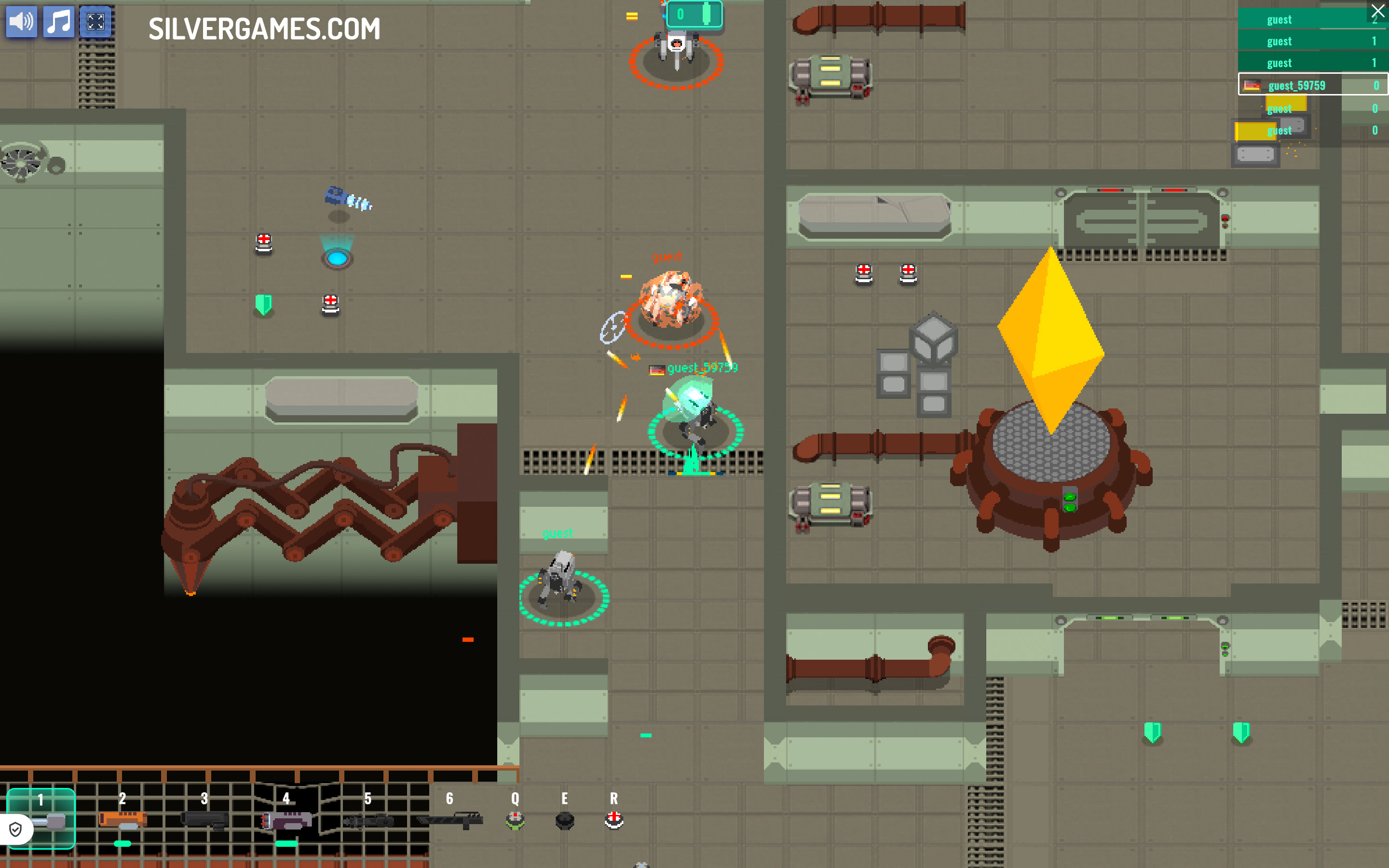Switch to the black launcher in slot 3
The height and width of the screenshot is (868, 1389).
tap(204, 820)
